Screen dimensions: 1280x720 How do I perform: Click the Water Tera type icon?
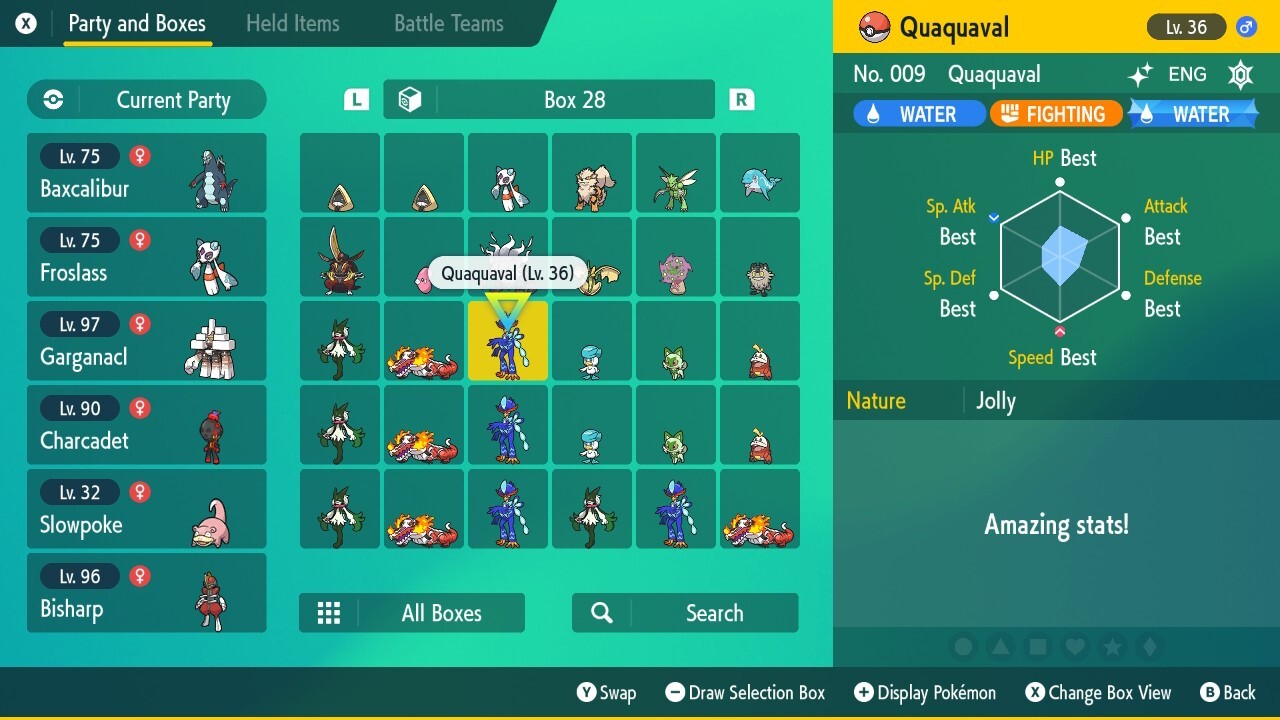pyautogui.click(x=1196, y=113)
